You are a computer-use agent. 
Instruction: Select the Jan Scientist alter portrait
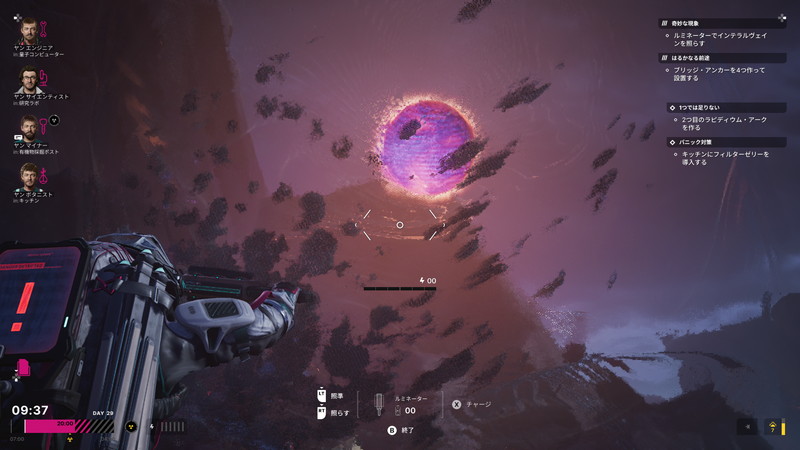(x=27, y=80)
